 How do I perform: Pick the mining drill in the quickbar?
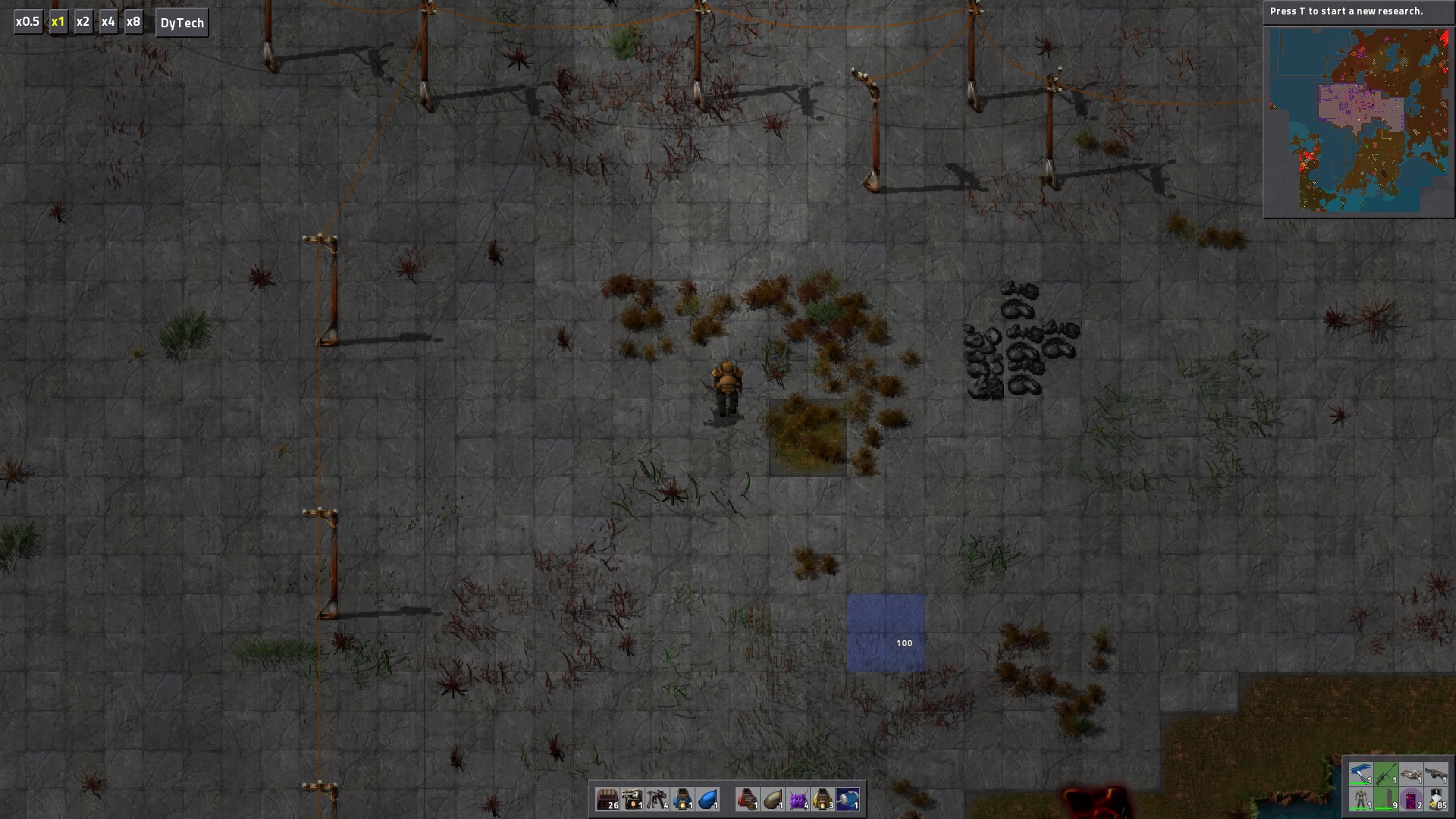pyautogui.click(x=632, y=799)
